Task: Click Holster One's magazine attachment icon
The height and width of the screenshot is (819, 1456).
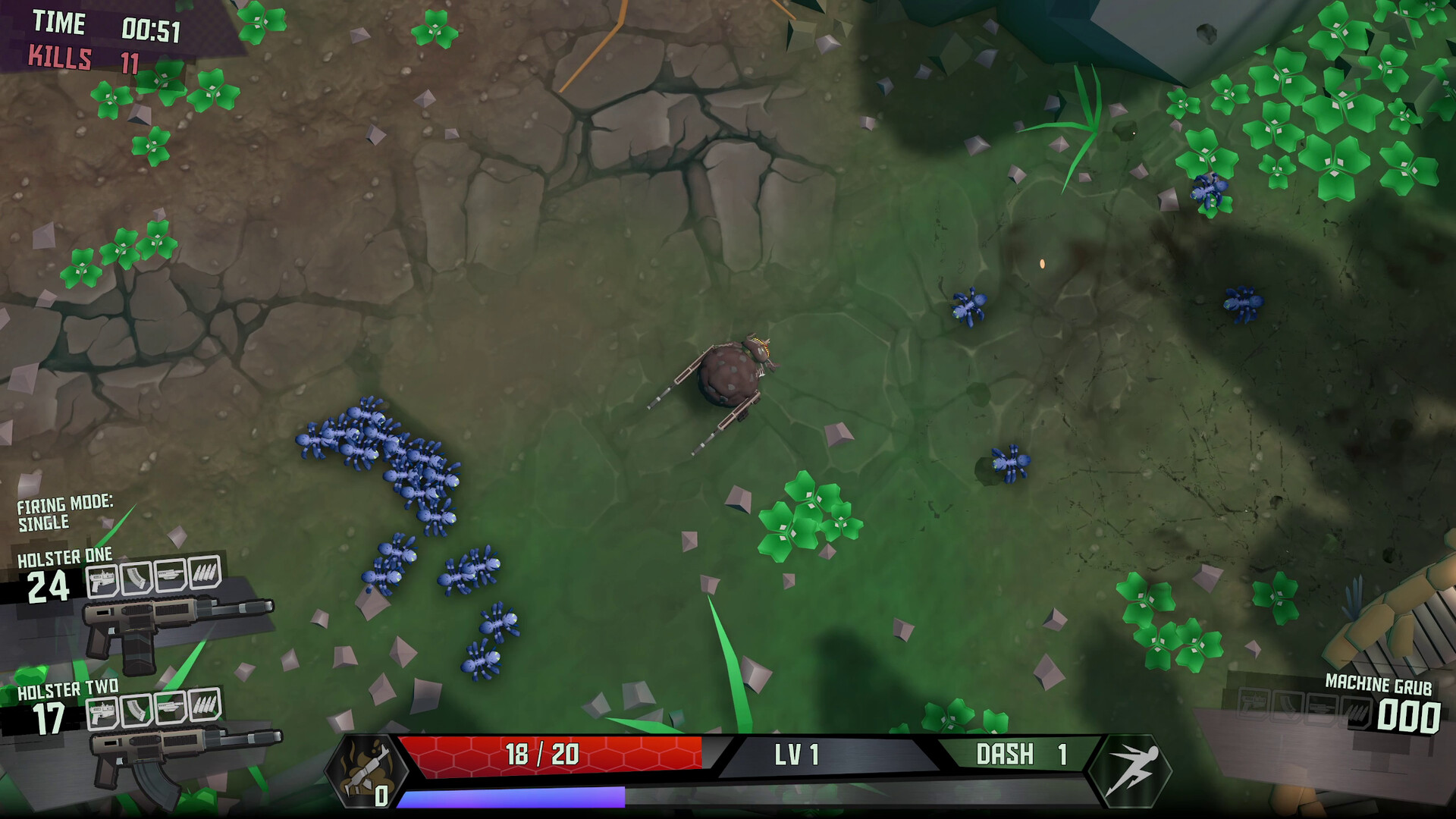Action: pyautogui.click(x=136, y=577)
